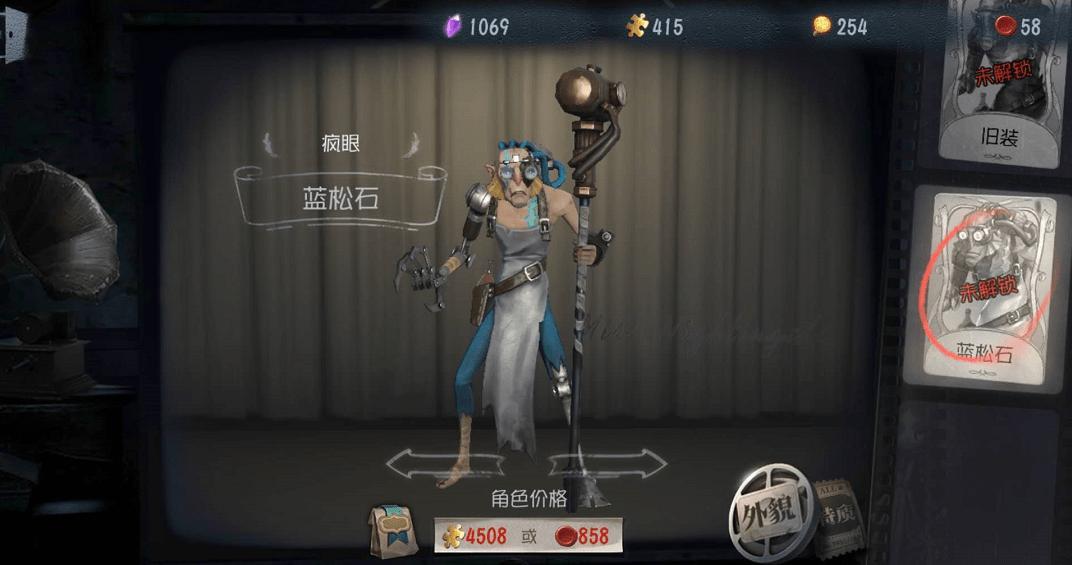Tap the gold puzzle-piece clue currency
This screenshot has height=565, width=1072.
click(x=637, y=27)
